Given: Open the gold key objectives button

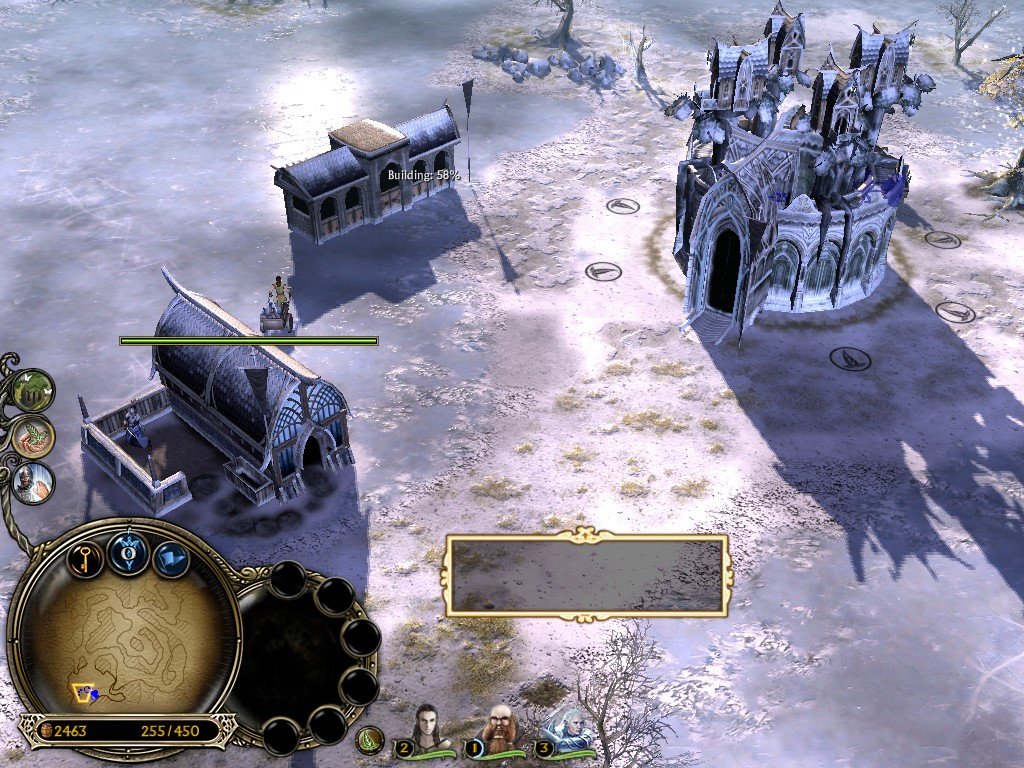Looking at the screenshot, I should click(86, 556).
